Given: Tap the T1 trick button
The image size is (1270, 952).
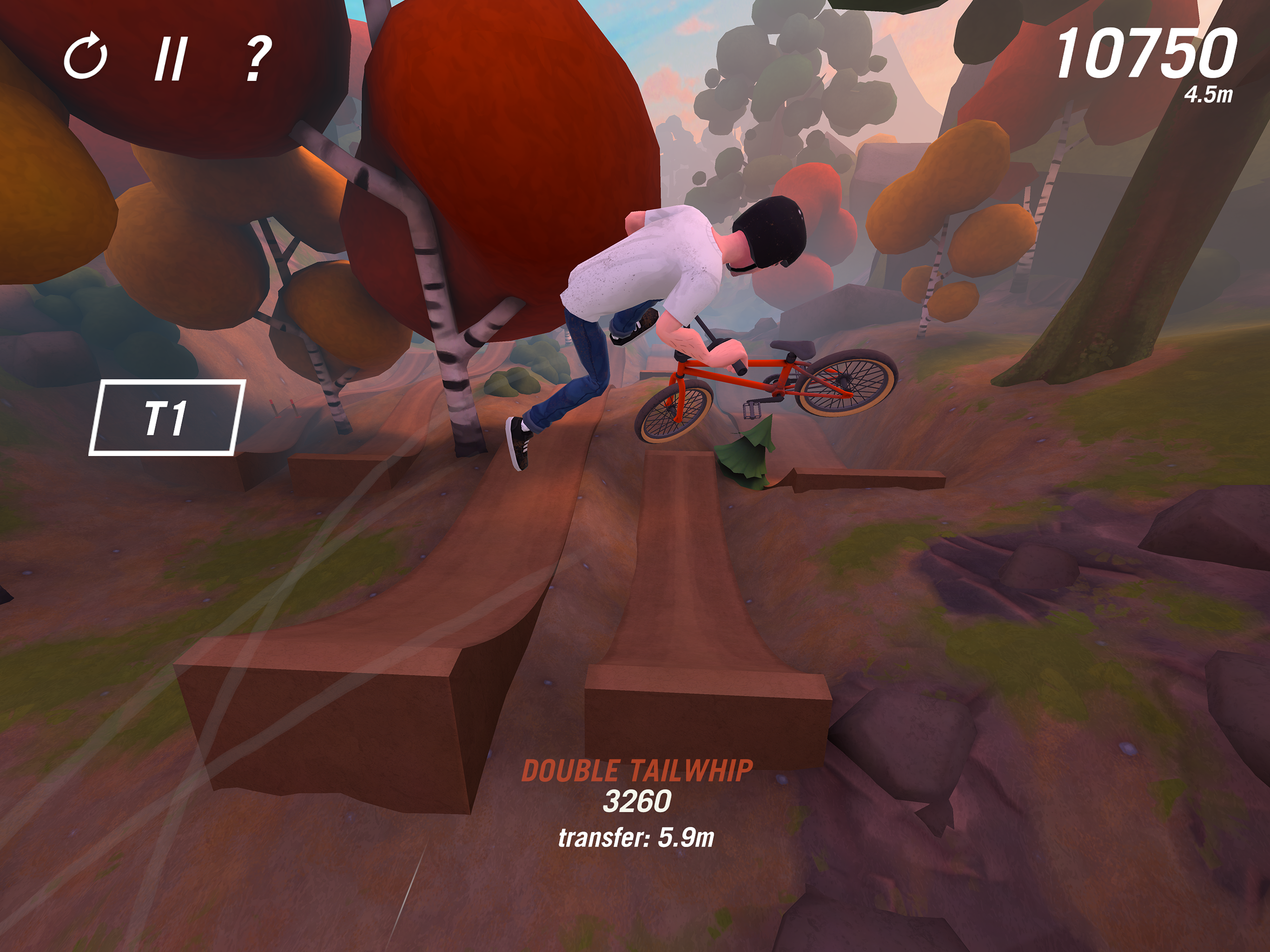Looking at the screenshot, I should coord(166,417).
